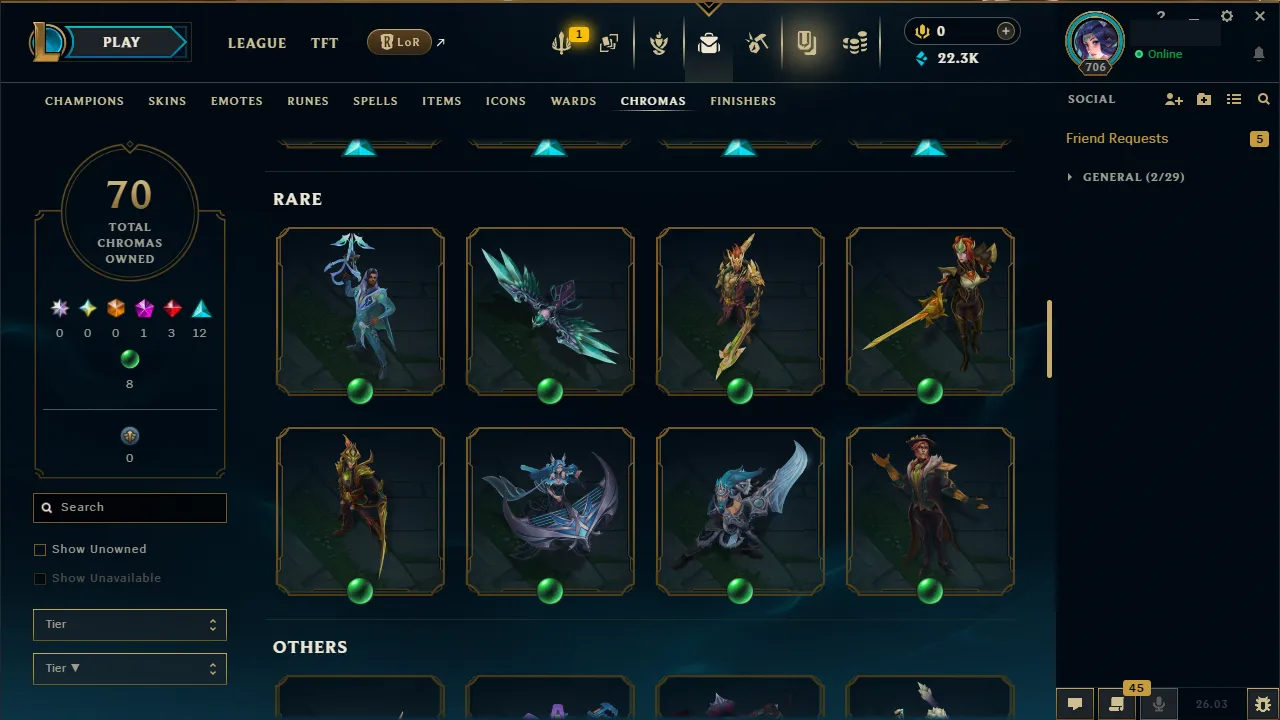
Task: Click the create folder icon in Social panel
Action: point(1203,99)
